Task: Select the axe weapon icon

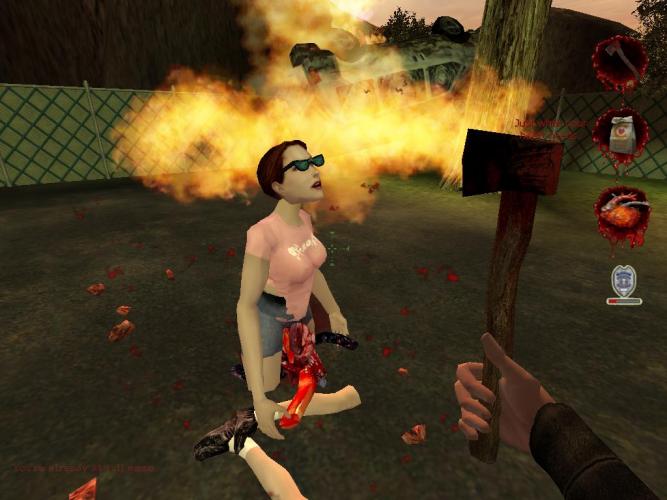Action: pyautogui.click(x=621, y=63)
